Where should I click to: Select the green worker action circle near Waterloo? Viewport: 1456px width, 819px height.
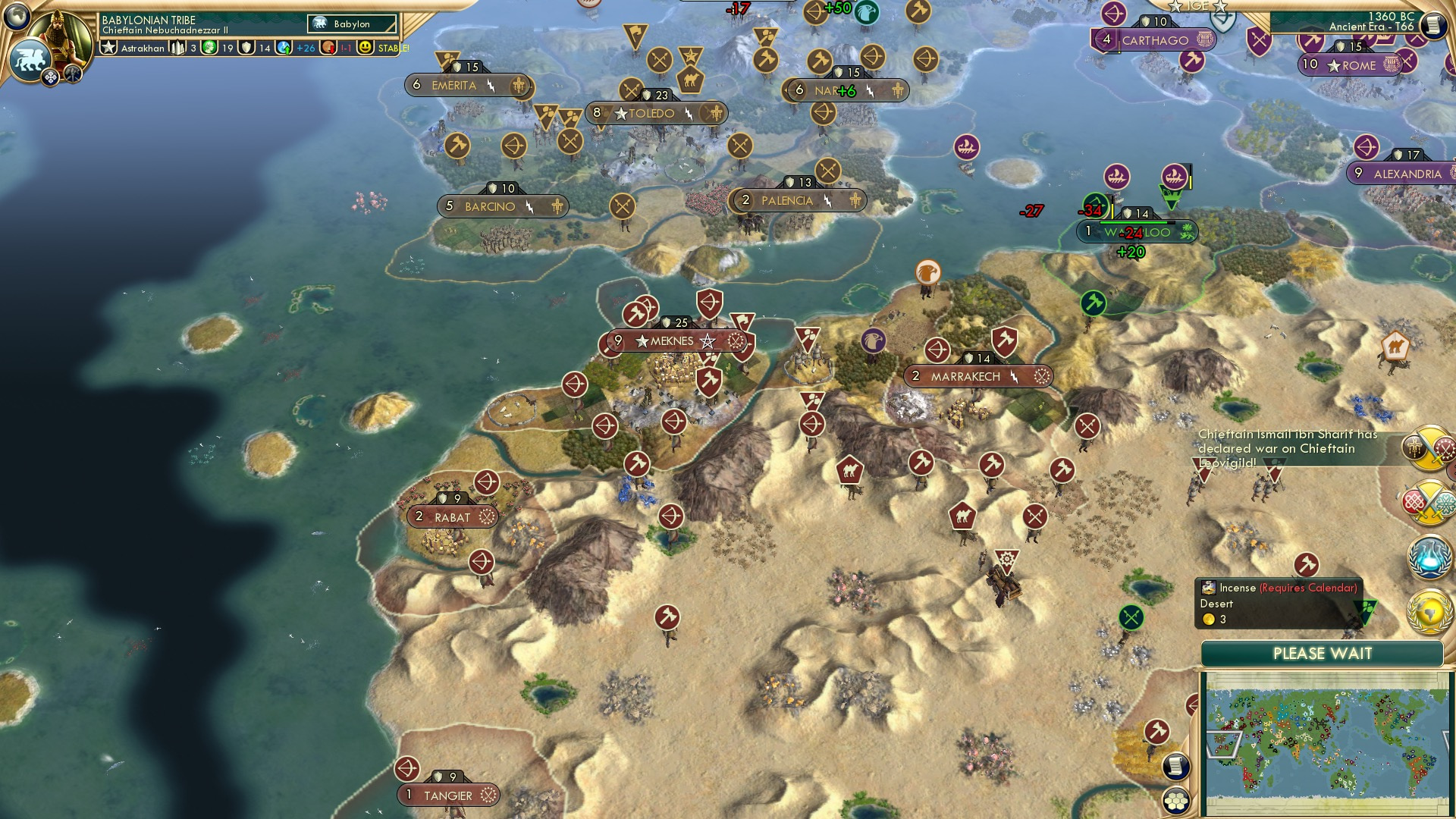(1094, 303)
